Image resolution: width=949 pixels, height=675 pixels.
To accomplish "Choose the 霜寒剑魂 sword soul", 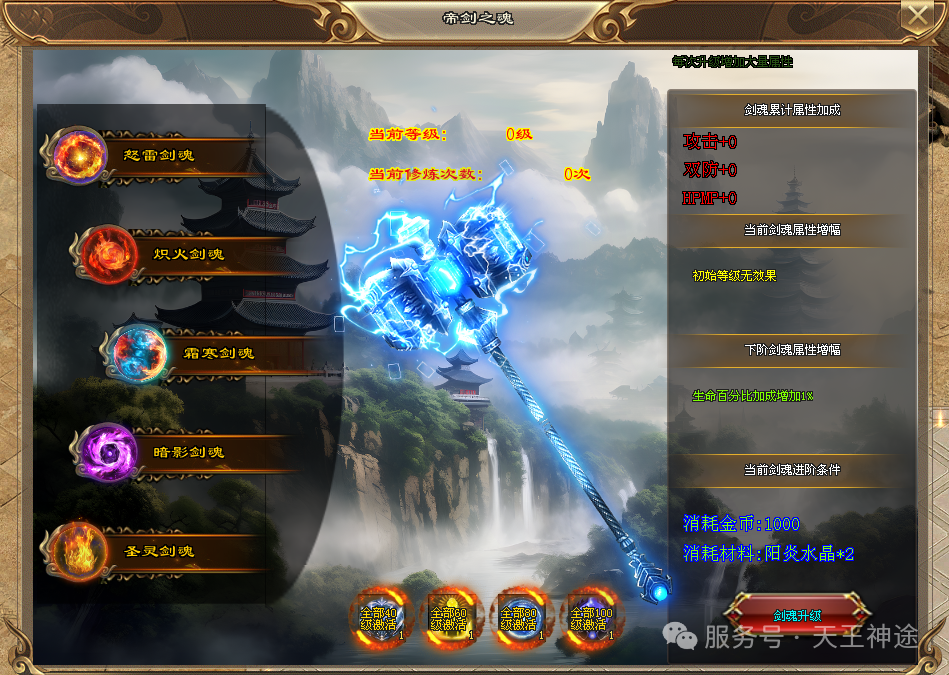I will [x=210, y=353].
